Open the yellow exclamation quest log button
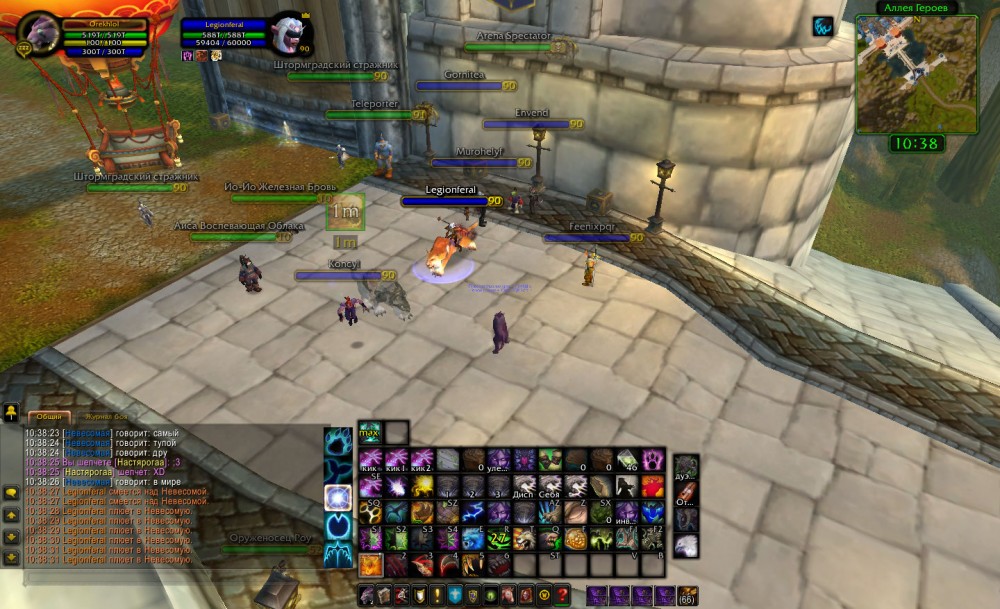 pyautogui.click(x=437, y=595)
